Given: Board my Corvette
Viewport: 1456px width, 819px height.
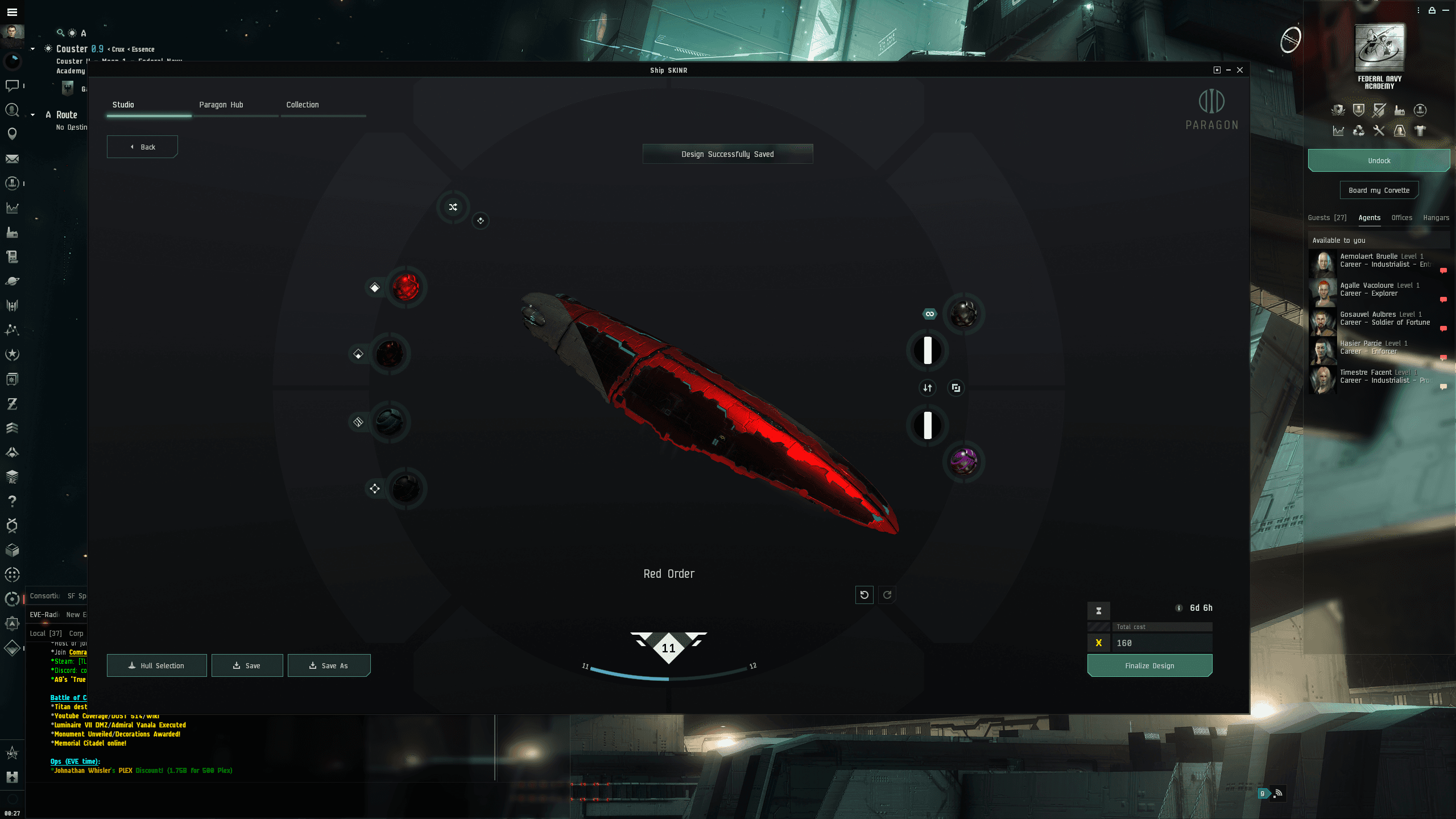Looking at the screenshot, I should (x=1379, y=190).
